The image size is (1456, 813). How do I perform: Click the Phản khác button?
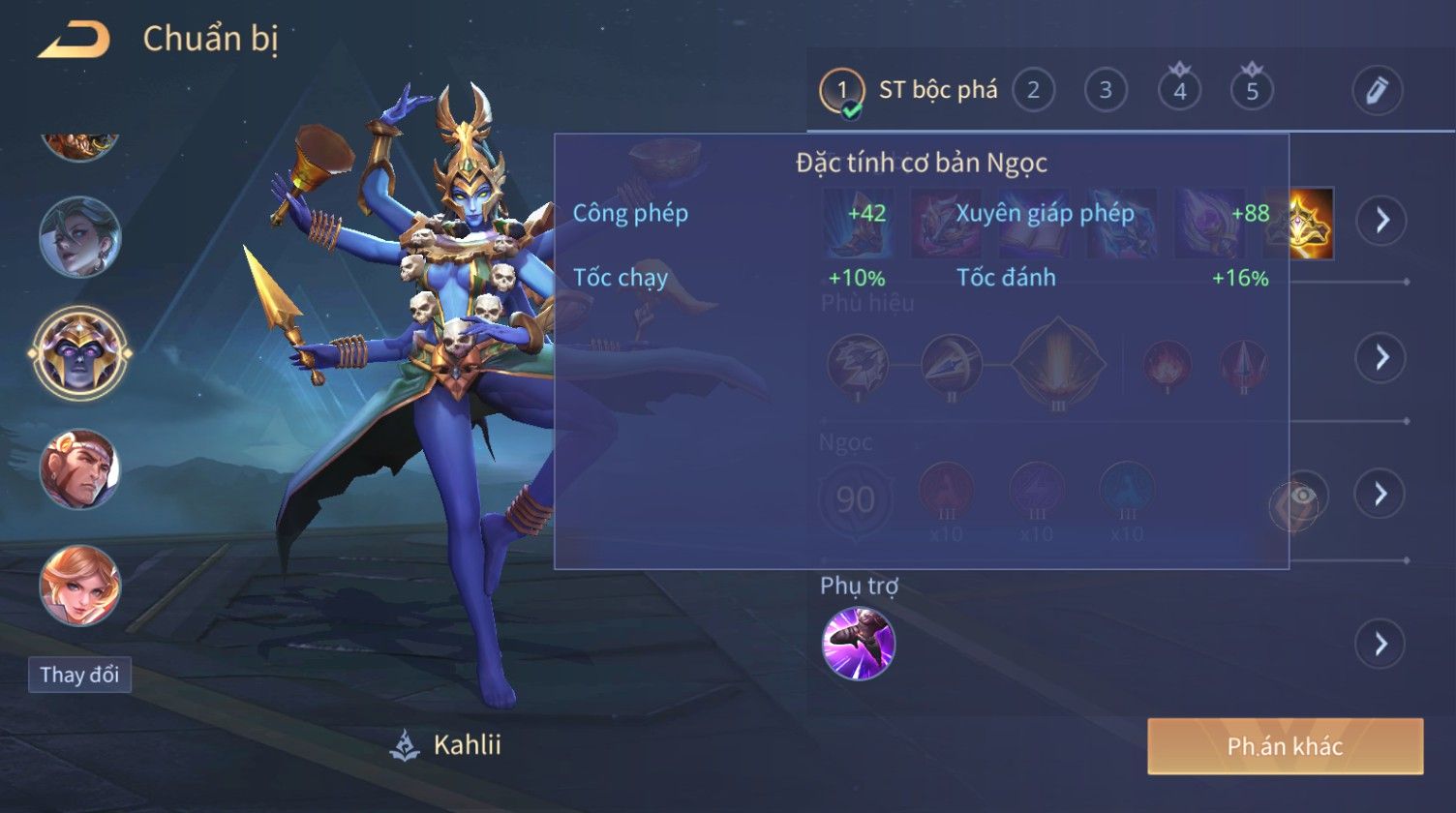[1285, 746]
